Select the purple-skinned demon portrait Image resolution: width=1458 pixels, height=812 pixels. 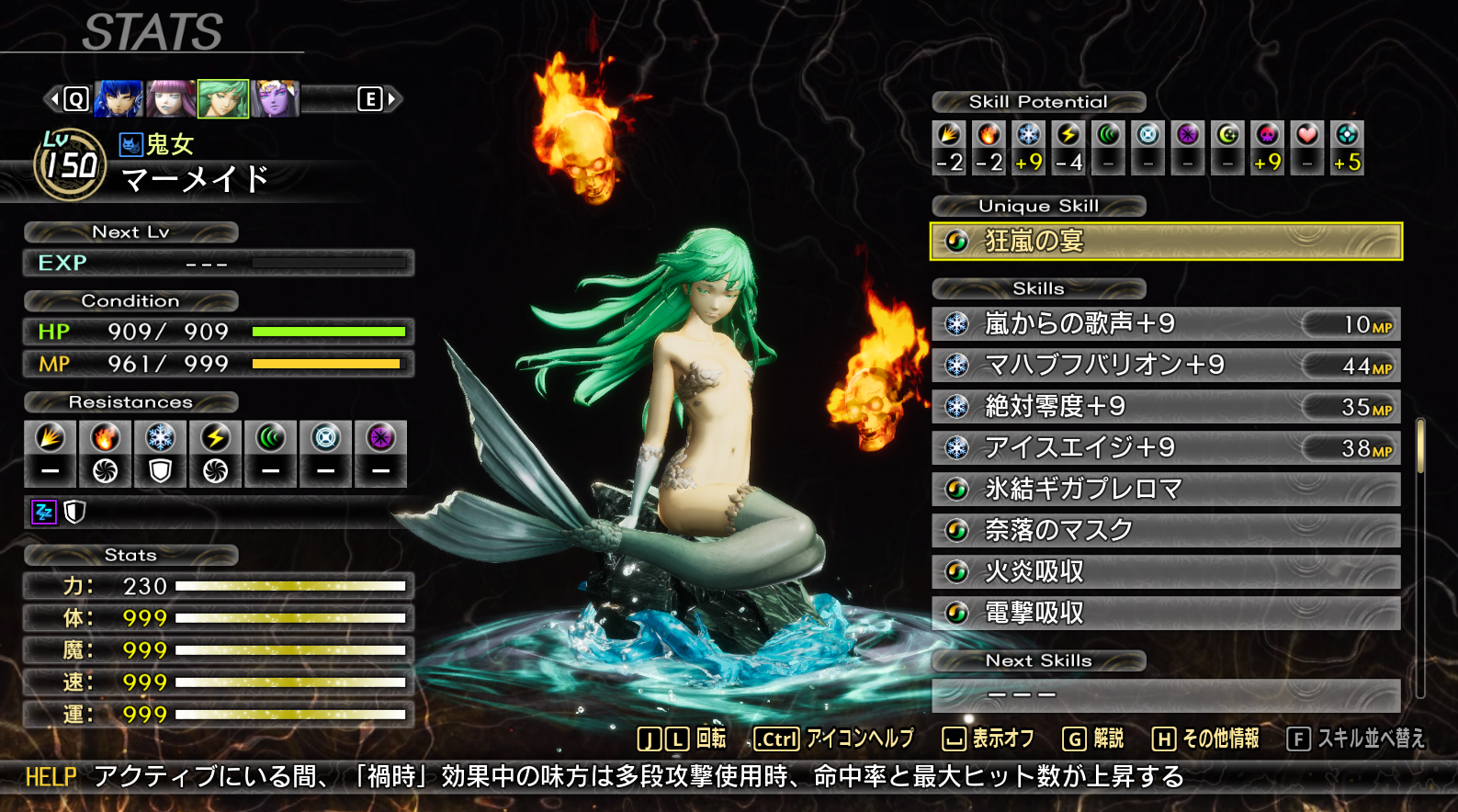click(x=276, y=99)
